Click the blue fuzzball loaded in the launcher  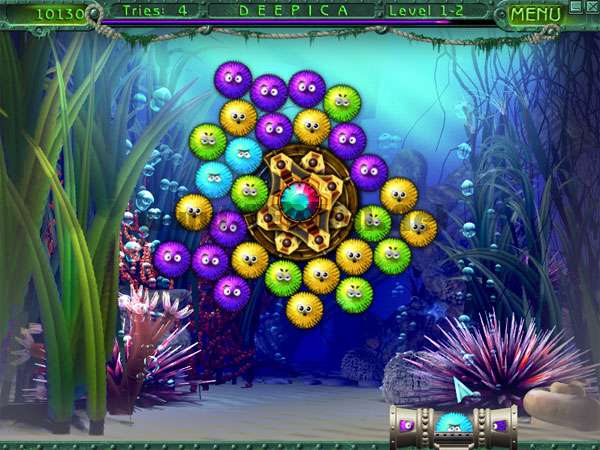pos(453,426)
